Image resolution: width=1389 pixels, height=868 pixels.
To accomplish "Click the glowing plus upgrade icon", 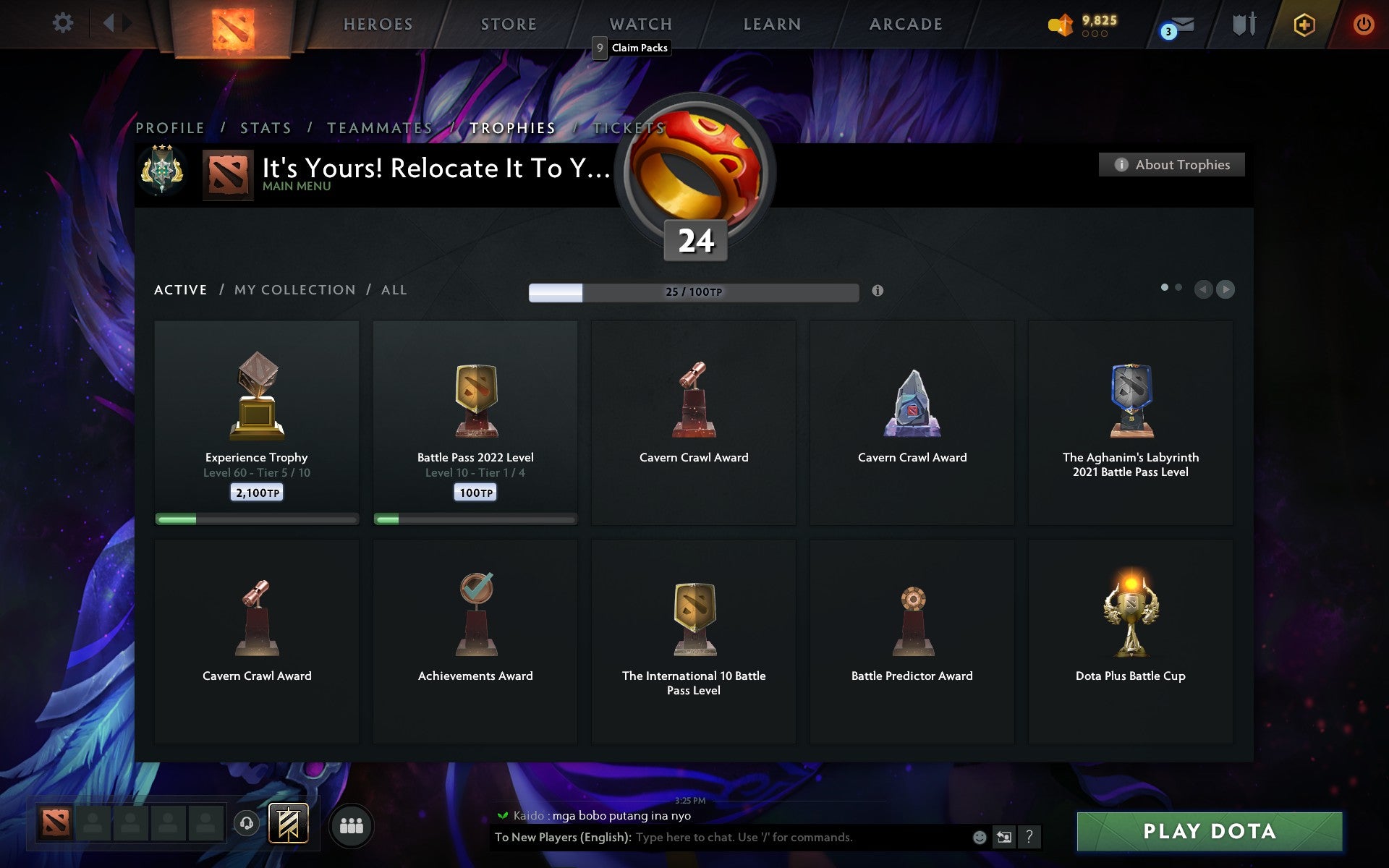I will 1303,23.
